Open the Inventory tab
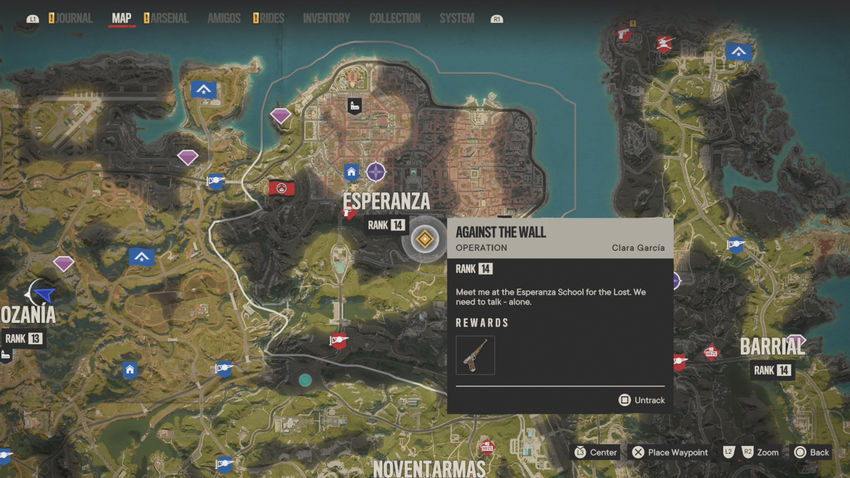Viewport: 850px width, 478px height. tap(326, 18)
